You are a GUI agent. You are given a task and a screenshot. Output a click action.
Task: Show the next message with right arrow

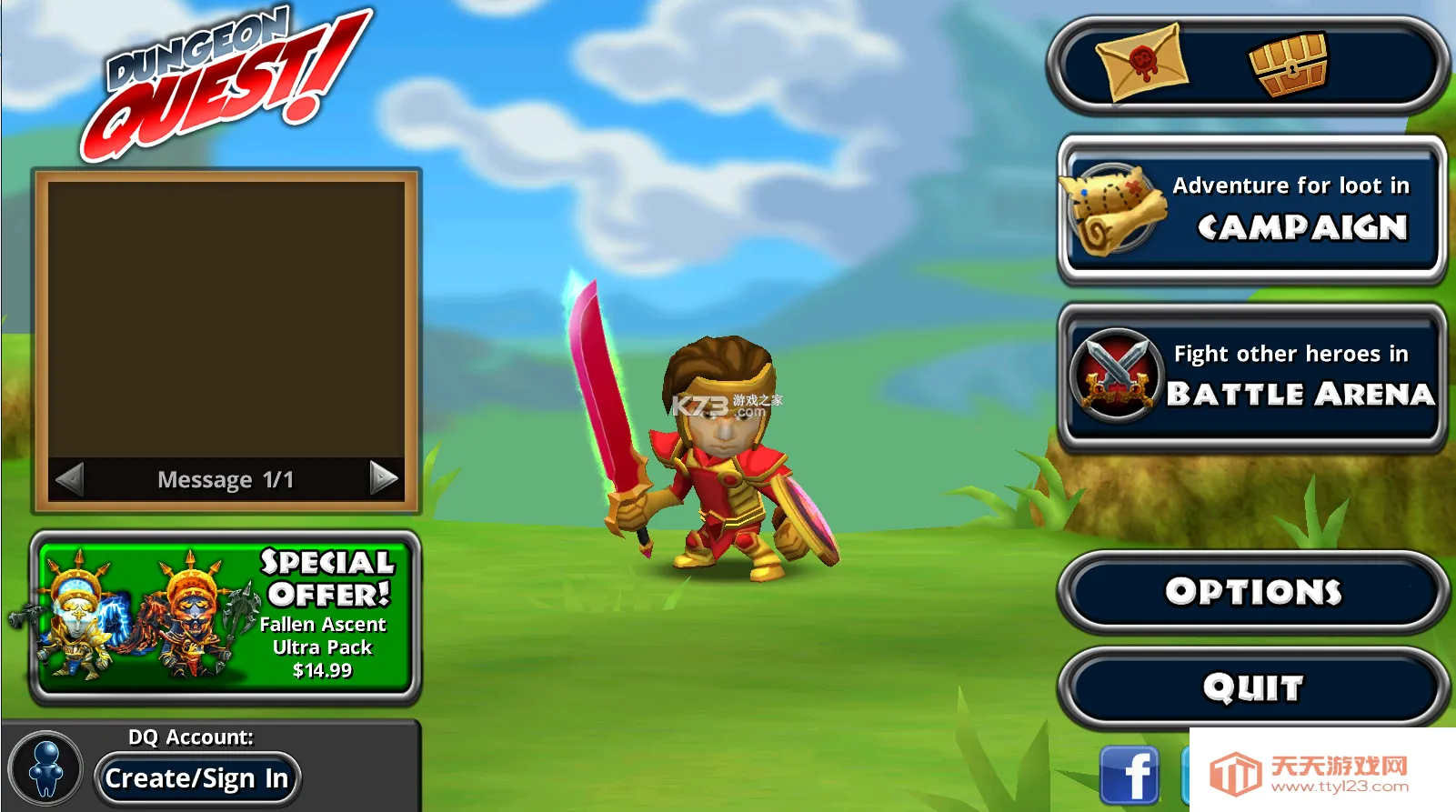click(x=384, y=477)
